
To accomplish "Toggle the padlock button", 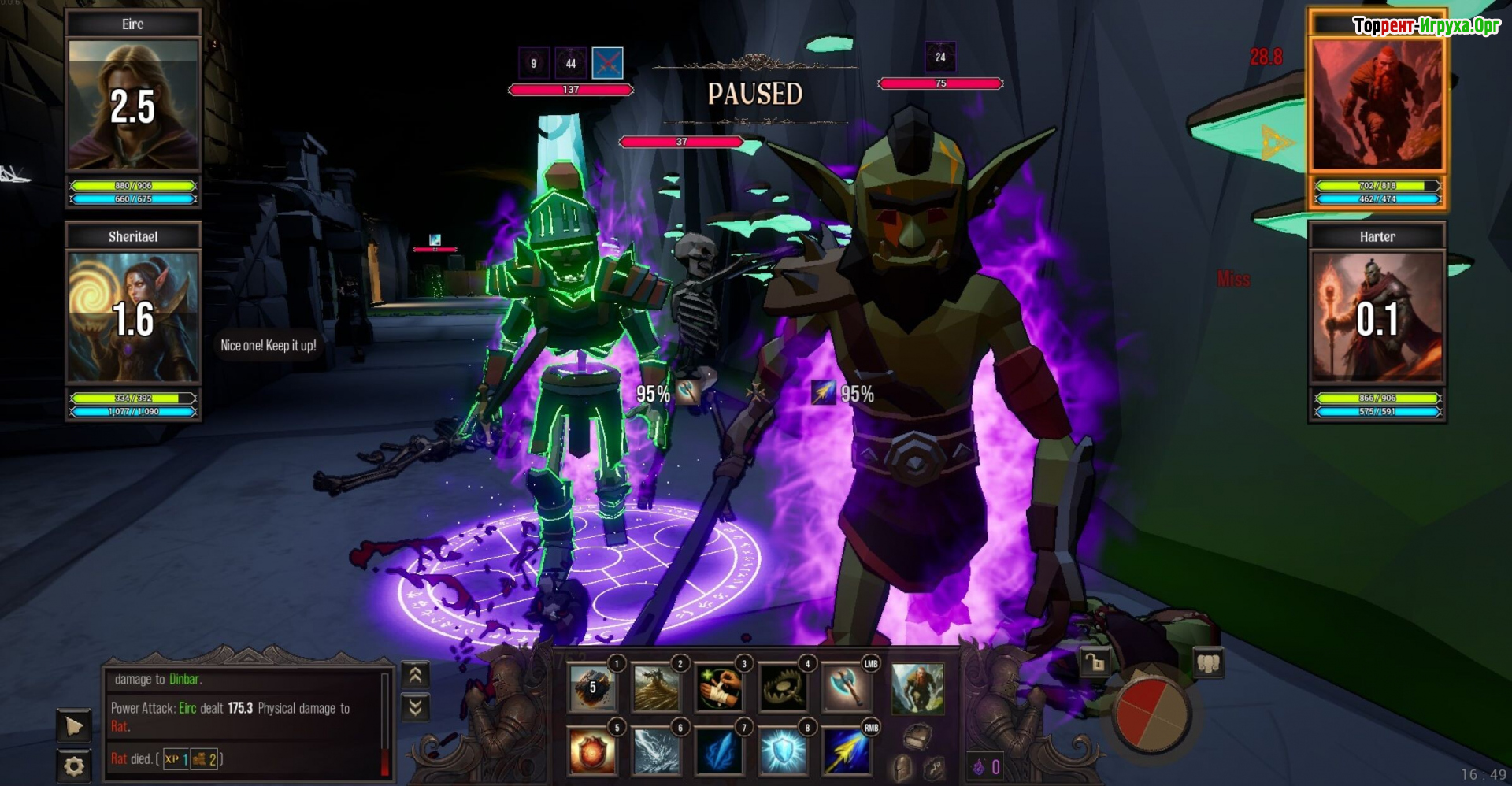I will click(x=1095, y=663).
